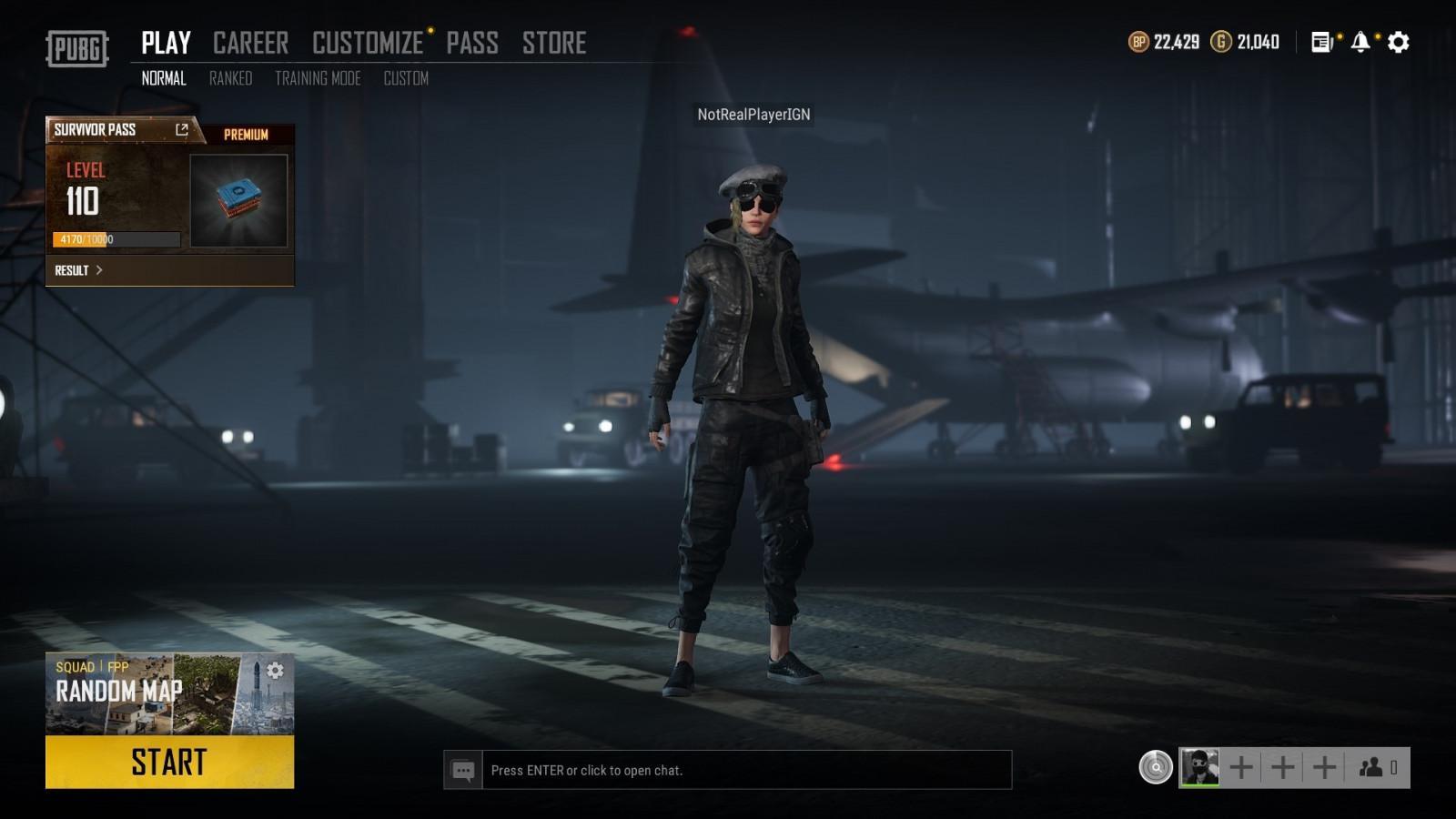The image size is (1456, 819).
Task: Open game mode settings on the Random Map card
Action: pyautogui.click(x=275, y=671)
